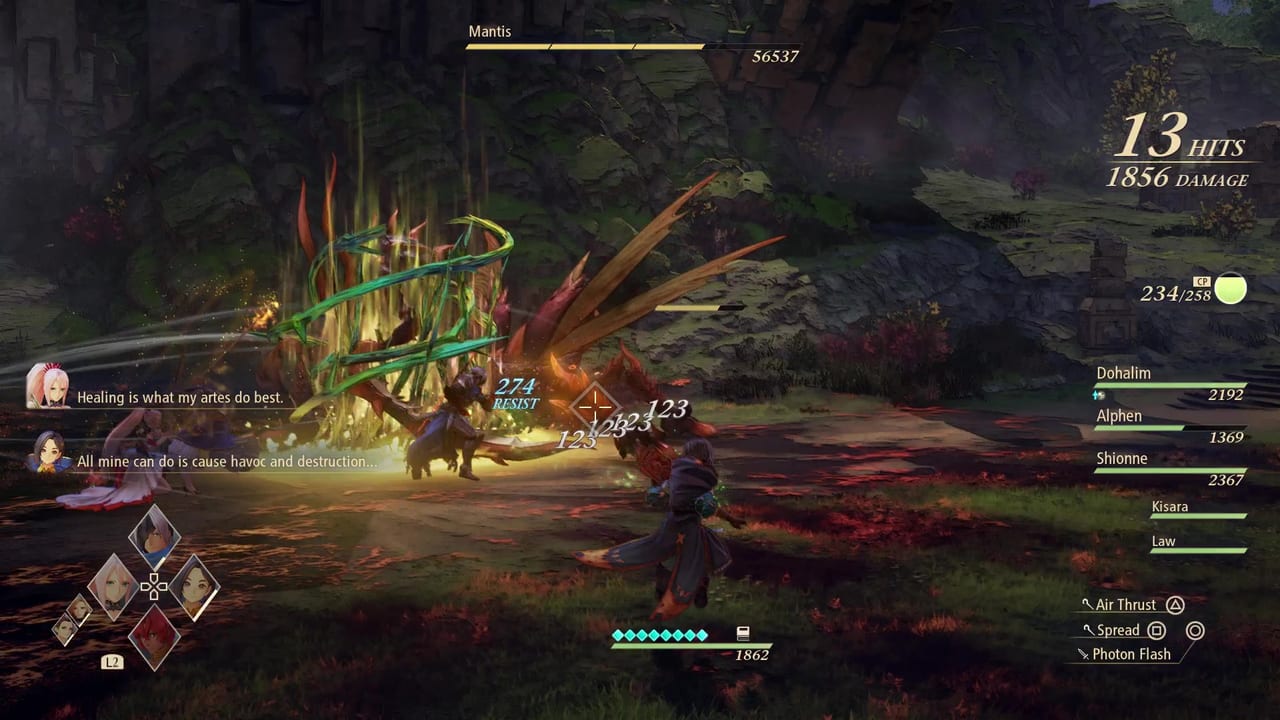1280x720 pixels.
Task: Click the Air Thrust arte label
Action: (x=1126, y=605)
